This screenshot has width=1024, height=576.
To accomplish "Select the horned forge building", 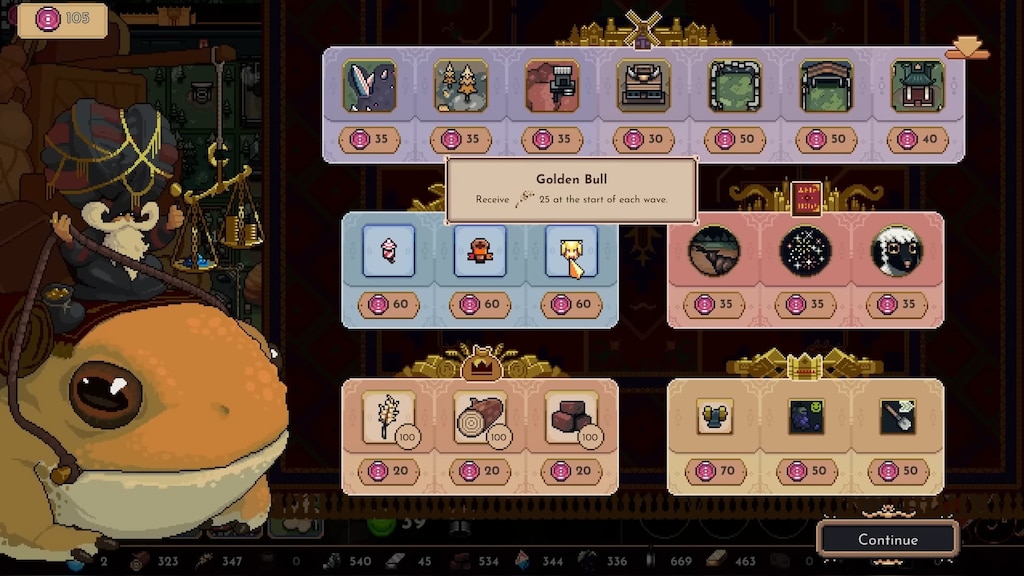I will click(x=643, y=86).
